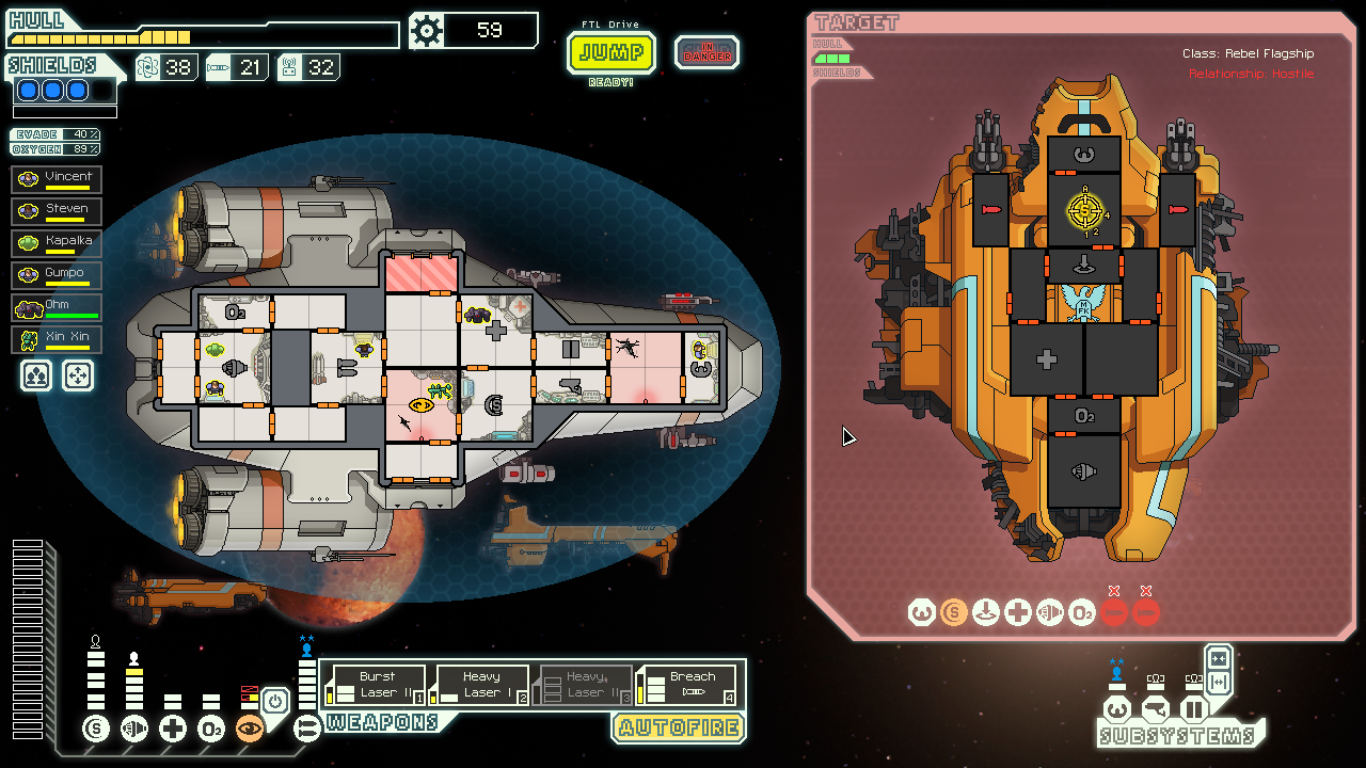
Task: Click the O2 oxygen system icon
Action: click(211, 729)
